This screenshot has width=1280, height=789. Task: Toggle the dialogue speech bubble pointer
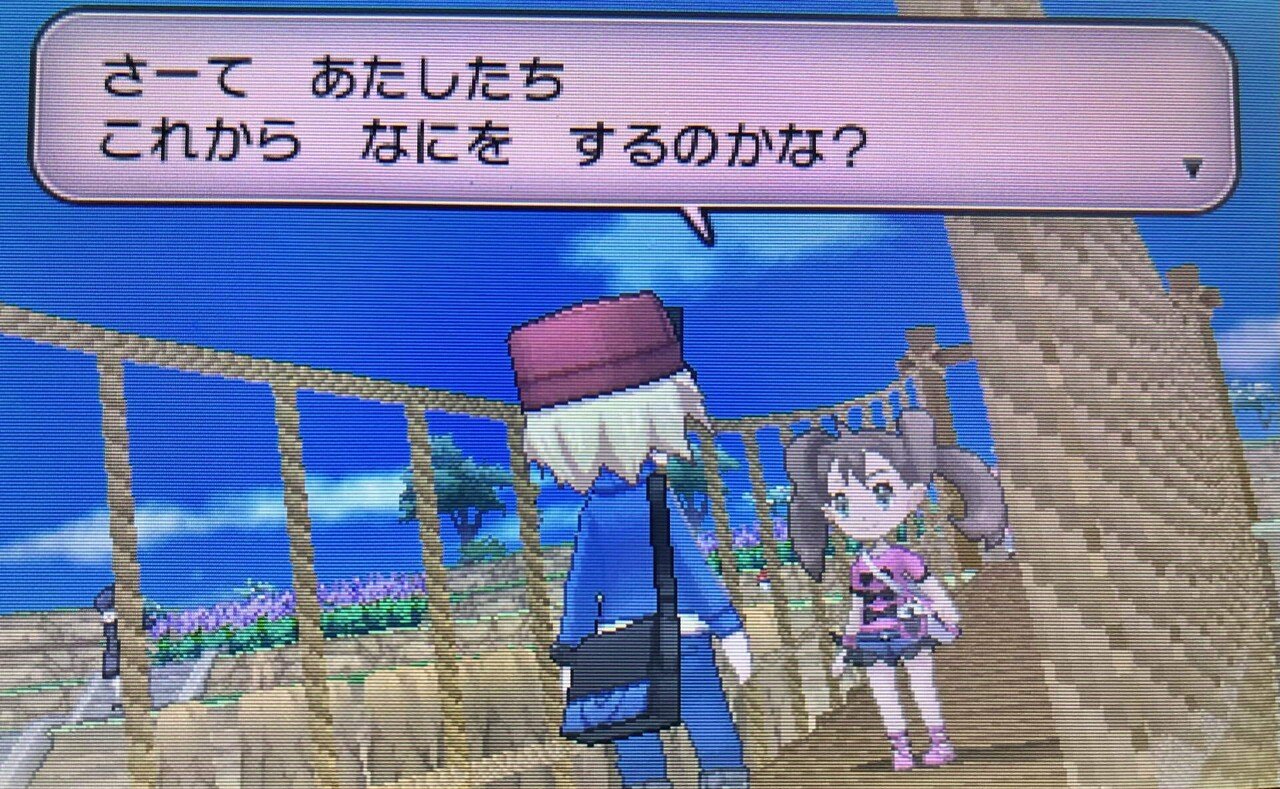[697, 220]
